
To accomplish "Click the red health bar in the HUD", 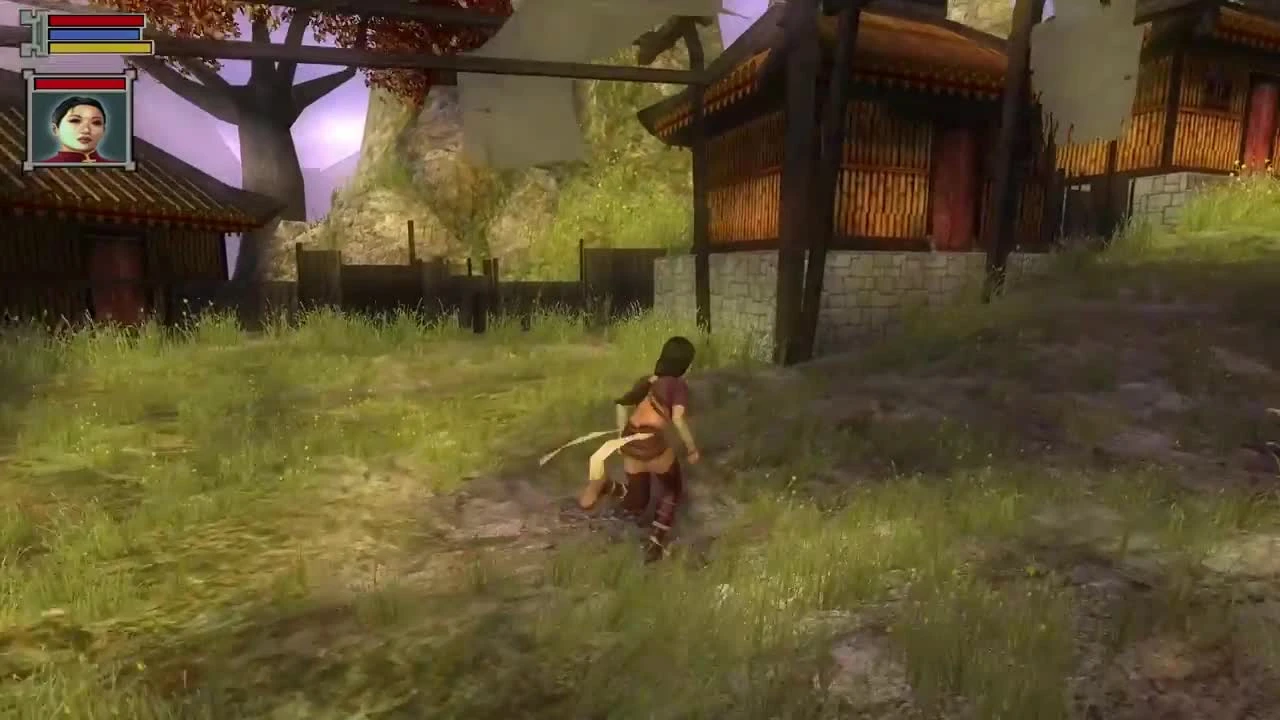I will (93, 20).
